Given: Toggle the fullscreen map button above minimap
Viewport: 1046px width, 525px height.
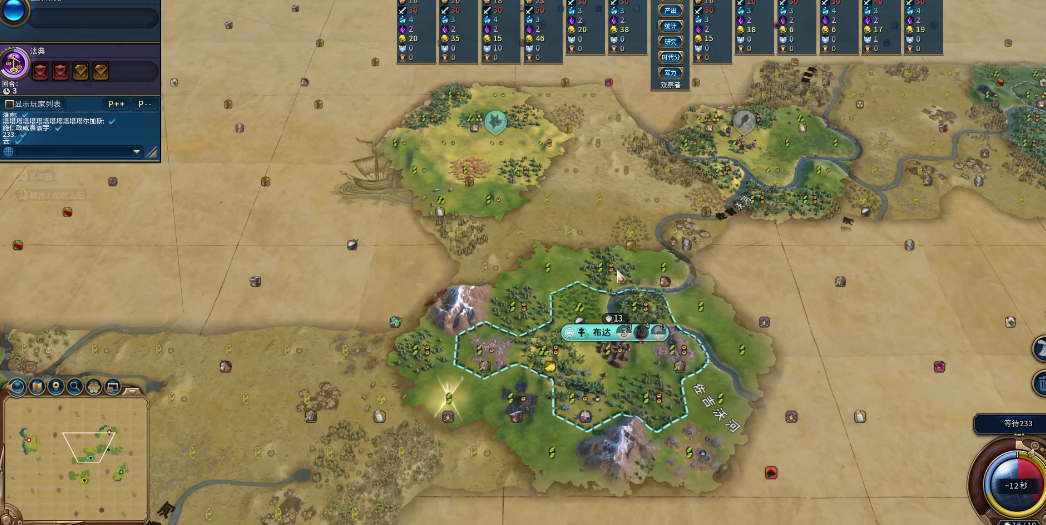Looking at the screenshot, I should pyautogui.click(x=112, y=386).
